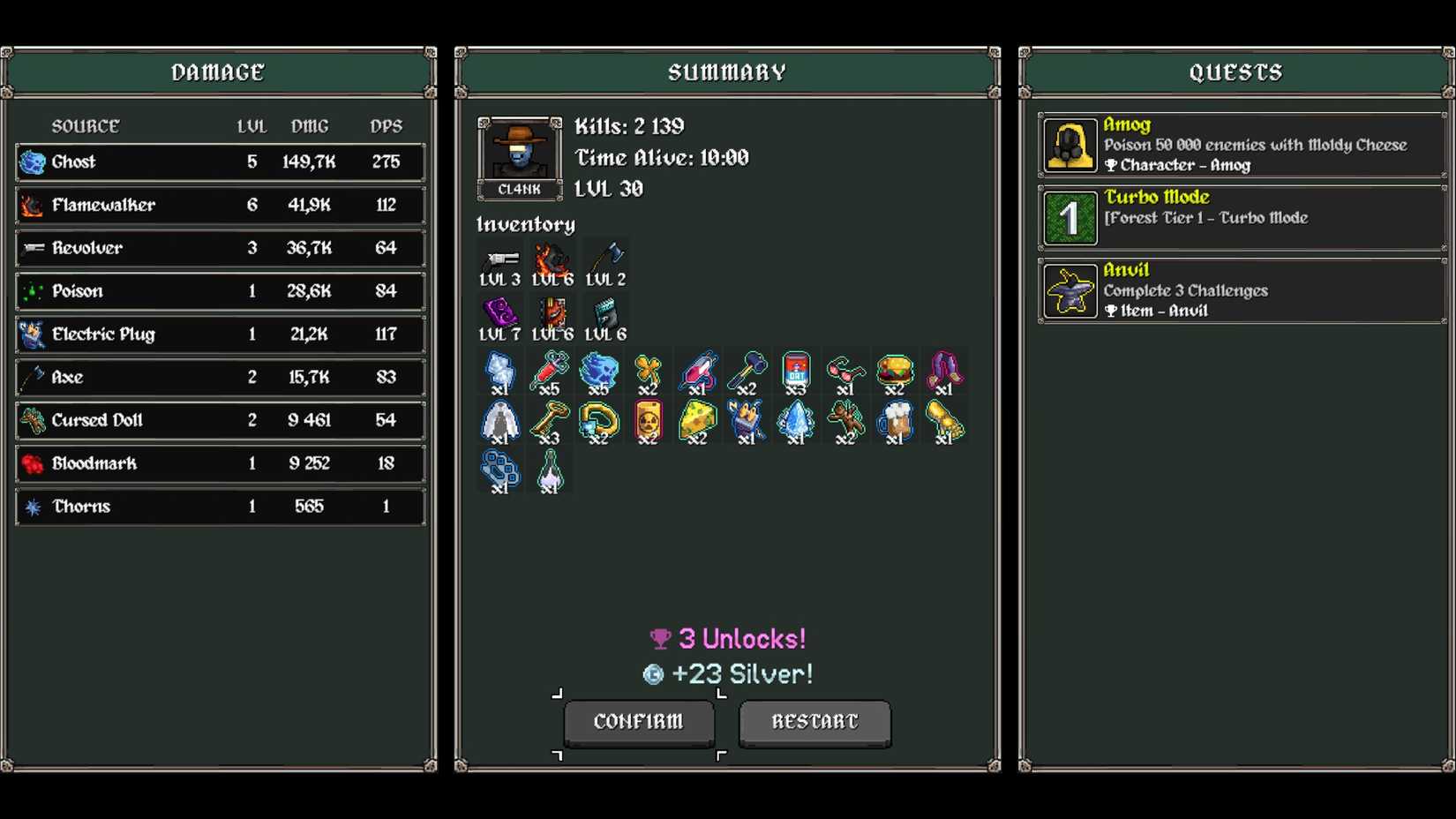The image size is (1456, 819).
Task: Click the ice cube x1 inventory item
Action: tap(500, 371)
